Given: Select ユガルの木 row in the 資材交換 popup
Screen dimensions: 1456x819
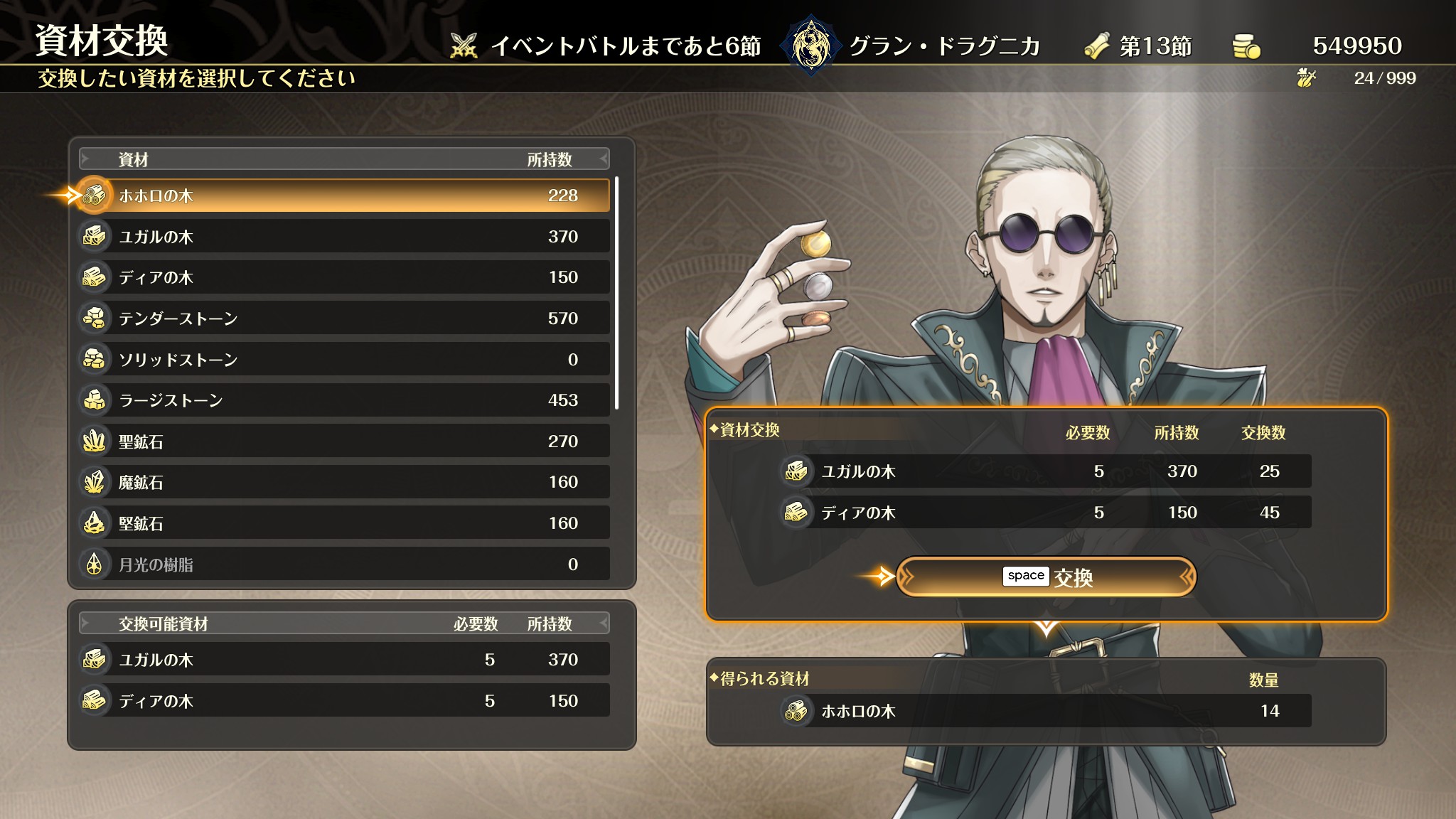Looking at the screenshot, I should [x=1045, y=471].
